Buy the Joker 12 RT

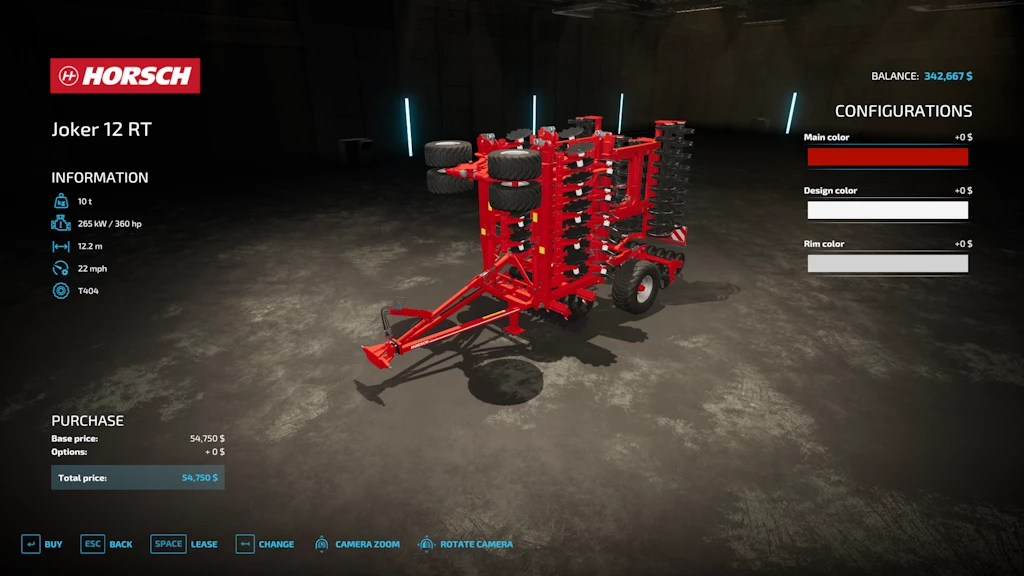click(42, 544)
